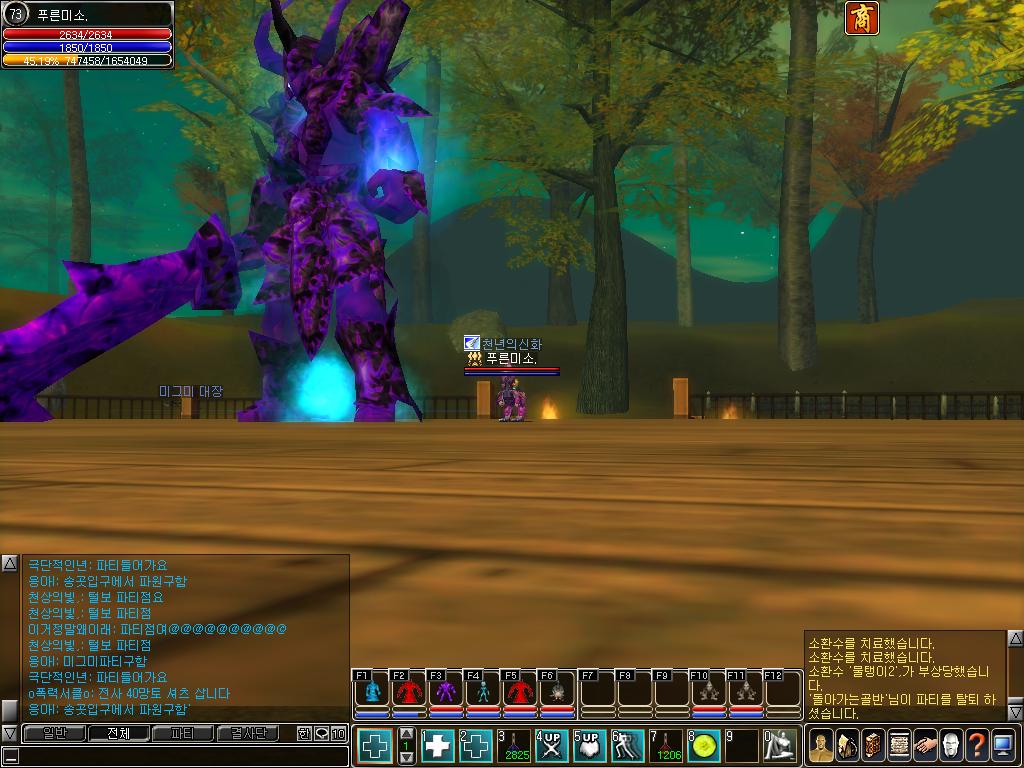Activate the running figure skill in slot 6
The width and height of the screenshot is (1024, 768).
click(x=628, y=746)
